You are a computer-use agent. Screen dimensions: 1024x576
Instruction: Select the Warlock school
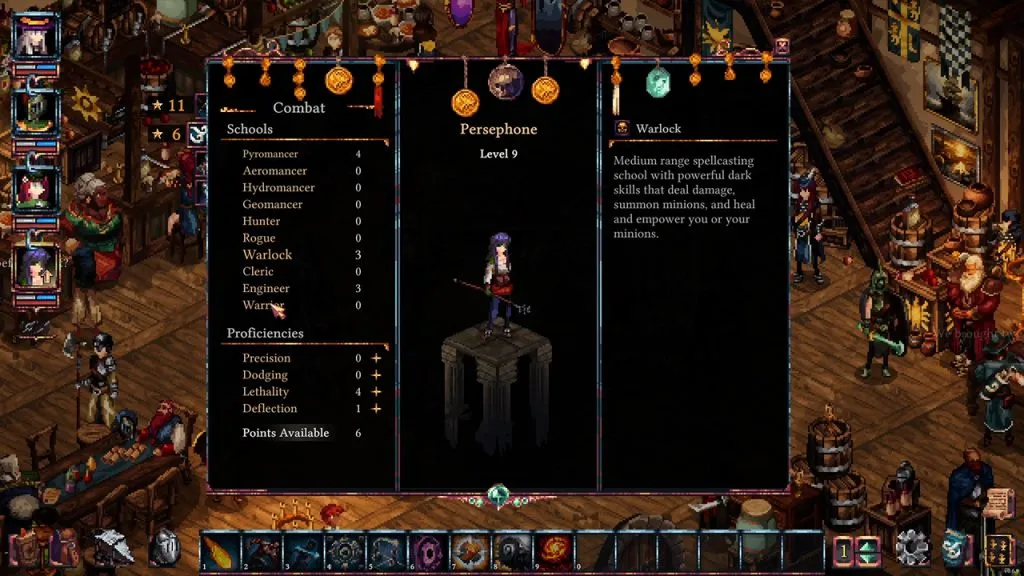pos(267,255)
